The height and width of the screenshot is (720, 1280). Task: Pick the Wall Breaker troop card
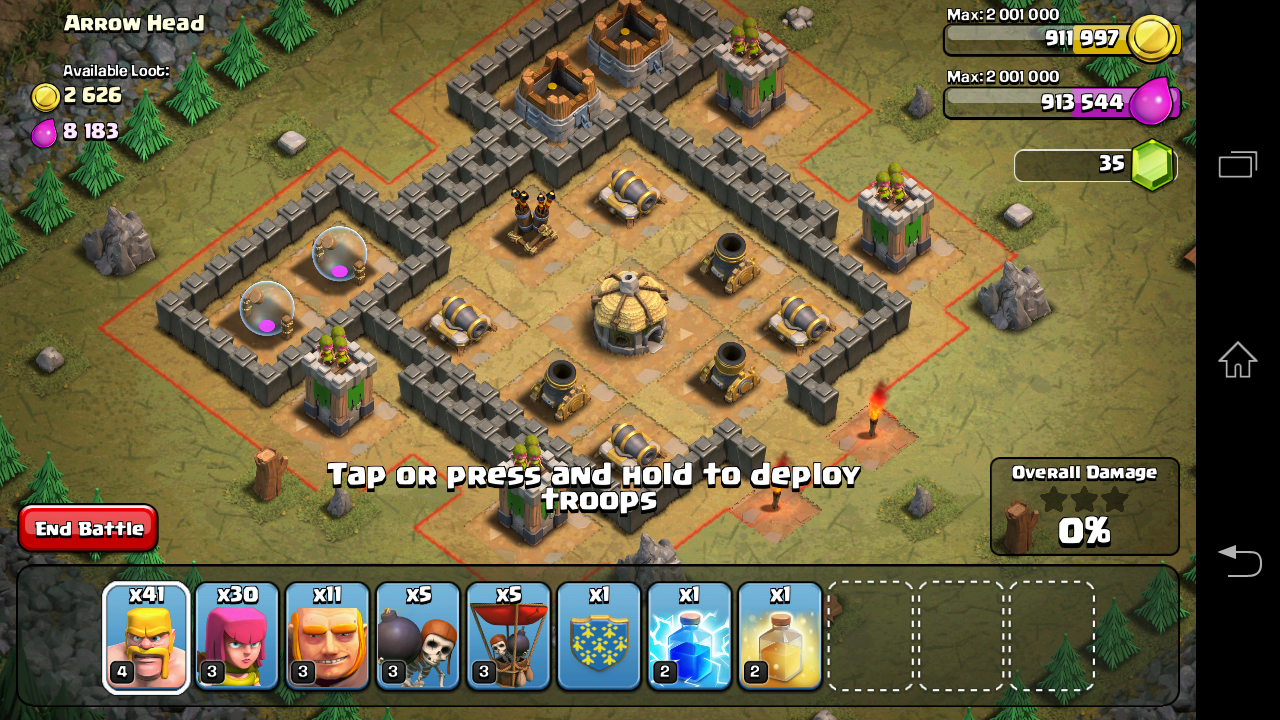click(x=418, y=637)
